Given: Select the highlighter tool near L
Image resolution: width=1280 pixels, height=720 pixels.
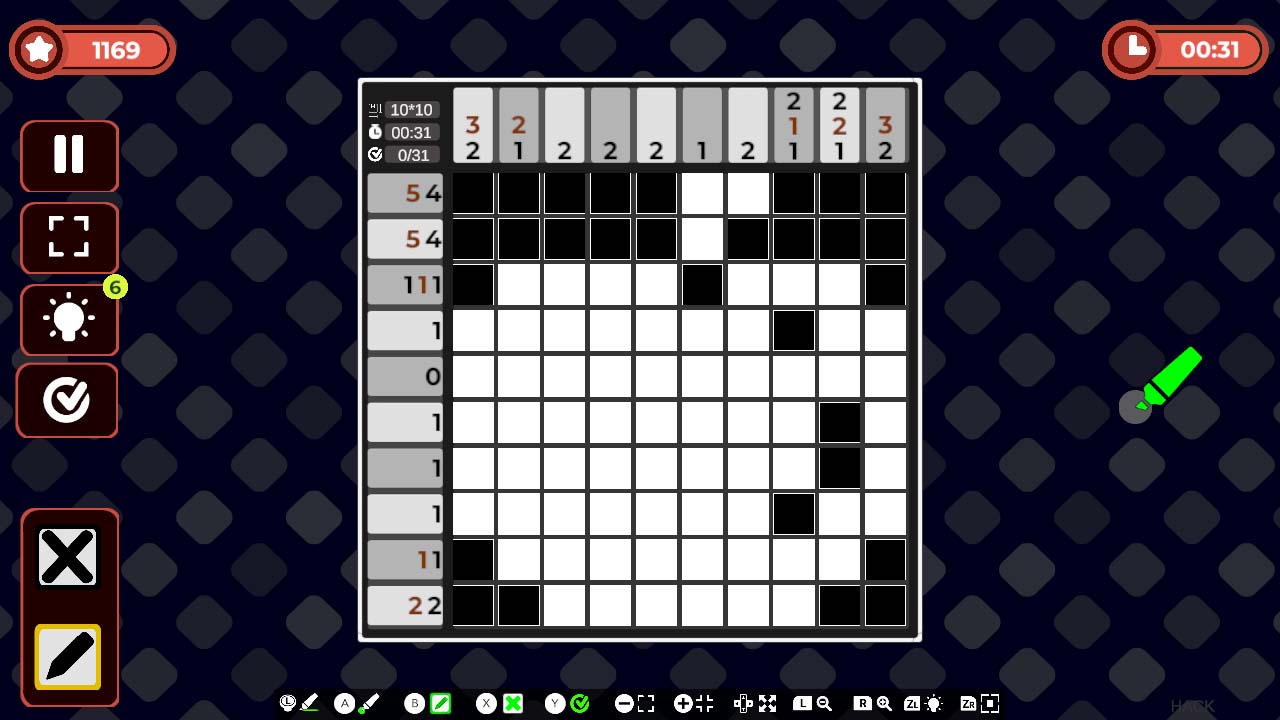Looking at the screenshot, I should coord(308,703).
